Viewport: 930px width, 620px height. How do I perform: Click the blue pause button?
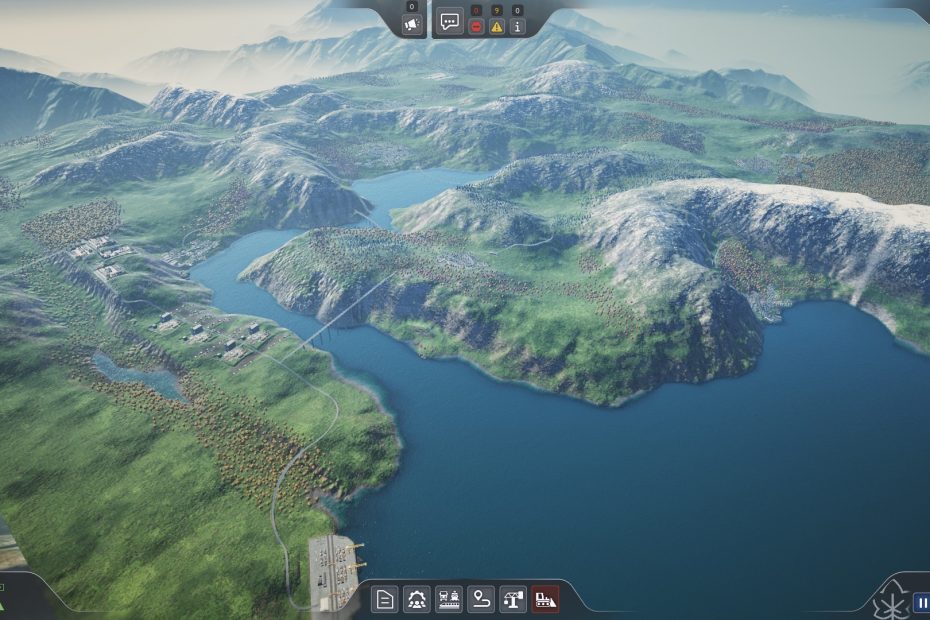tap(921, 603)
